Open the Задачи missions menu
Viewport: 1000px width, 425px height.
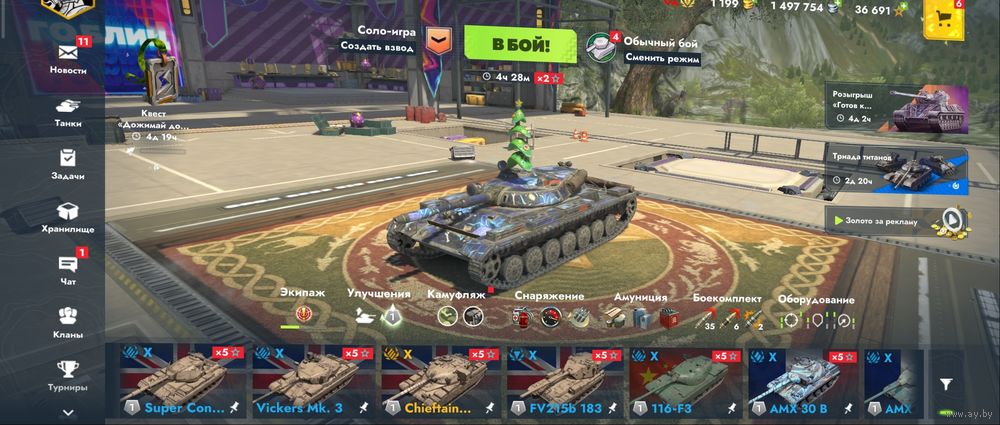[68, 163]
